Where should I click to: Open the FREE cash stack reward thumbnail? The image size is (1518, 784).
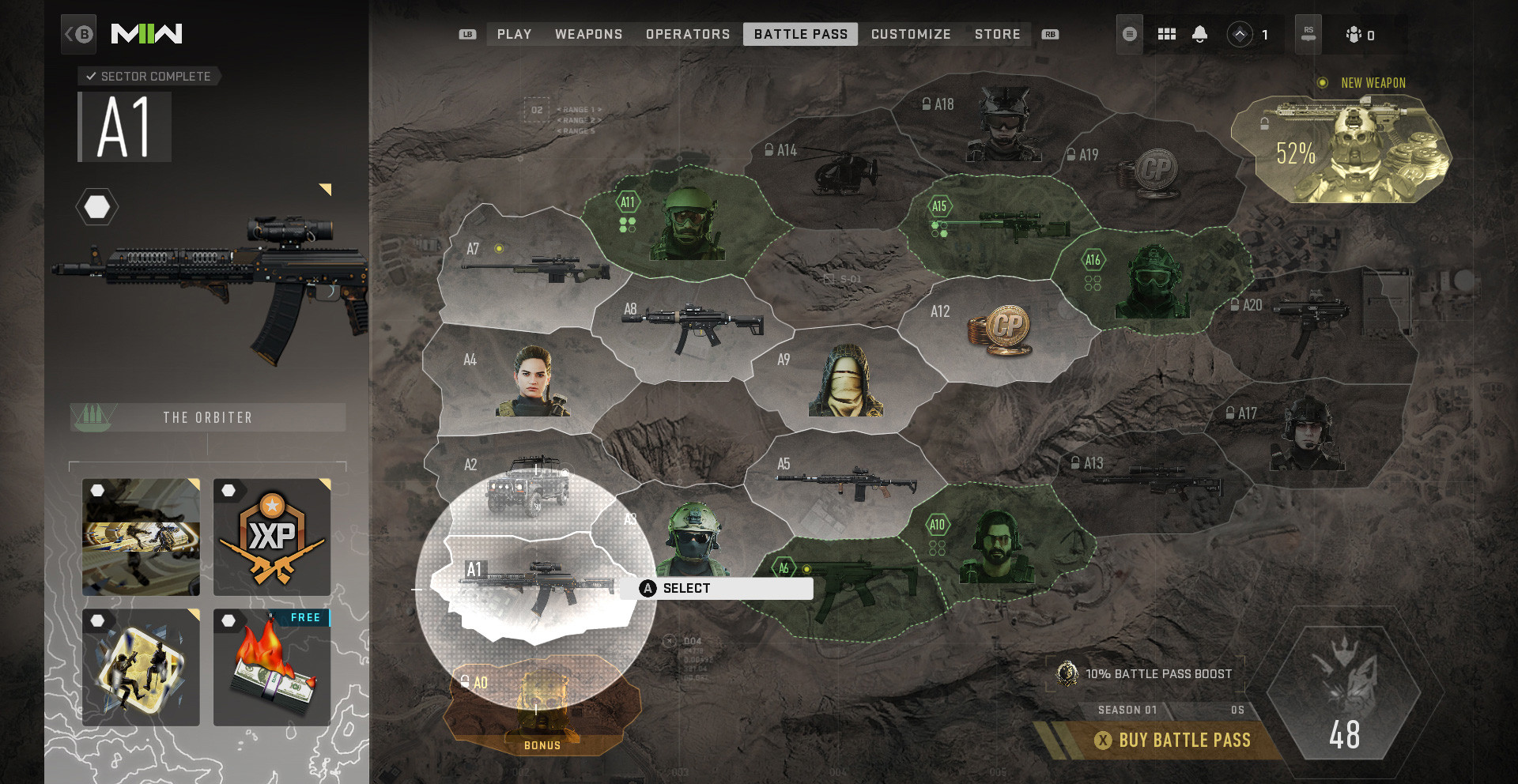pos(272,668)
